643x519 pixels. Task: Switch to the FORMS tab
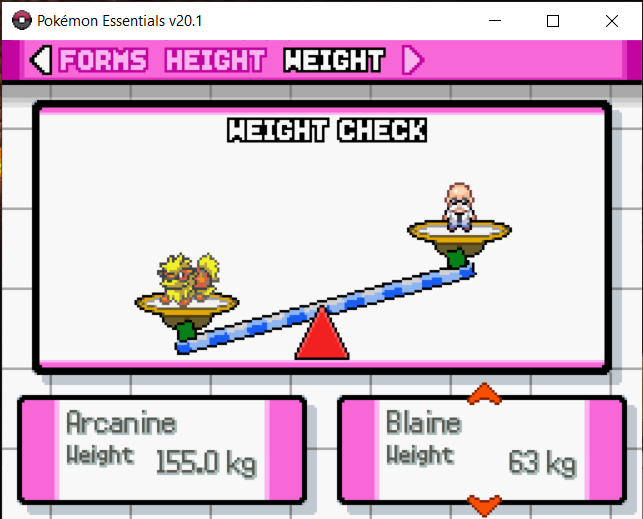click(102, 61)
